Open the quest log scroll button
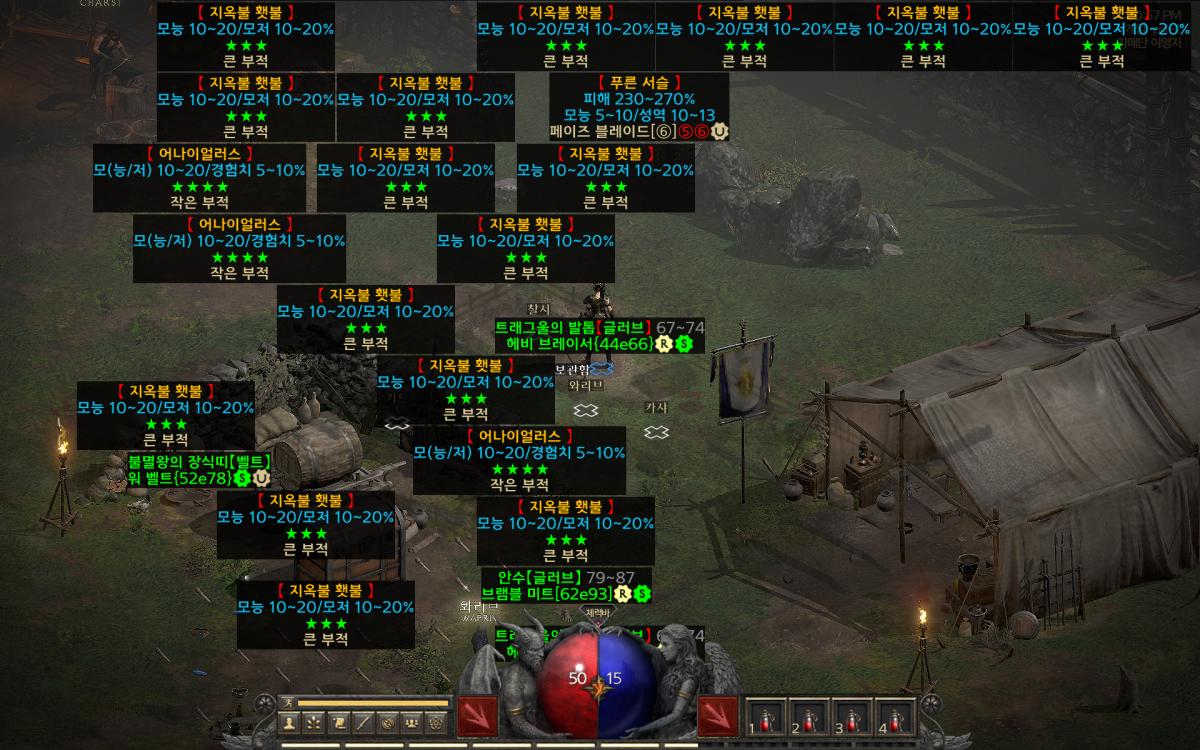This screenshot has width=1200, height=750. pyautogui.click(x=338, y=722)
